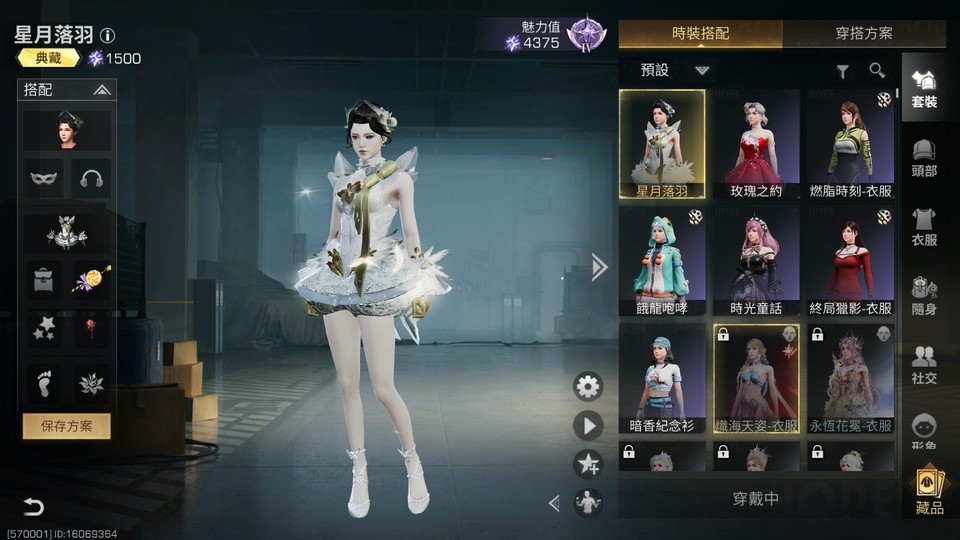Go to the 社交 category
This screenshot has width=960, height=540.
click(924, 364)
